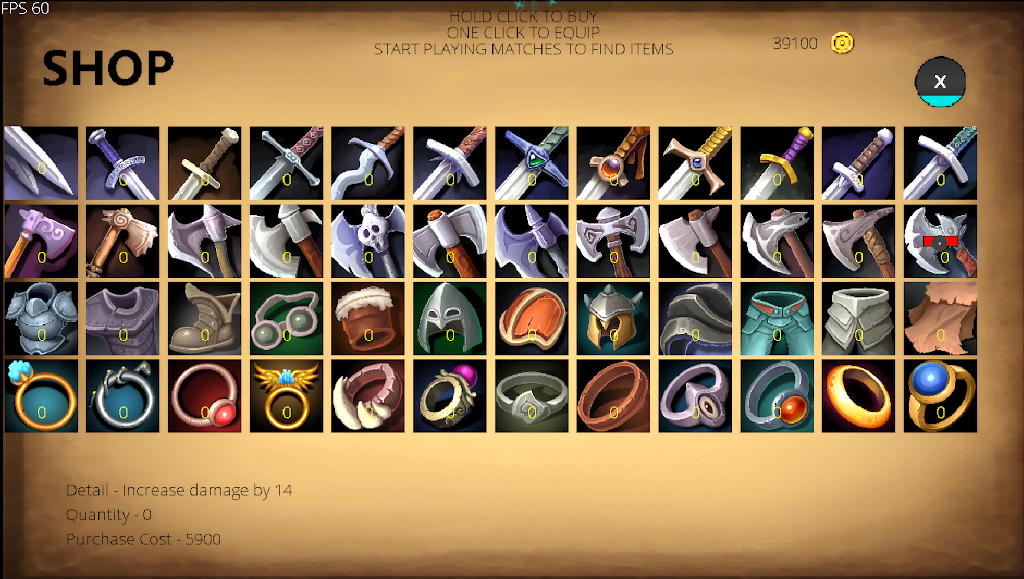Select the wavy curved blade sword

pyautogui.click(x=368, y=163)
